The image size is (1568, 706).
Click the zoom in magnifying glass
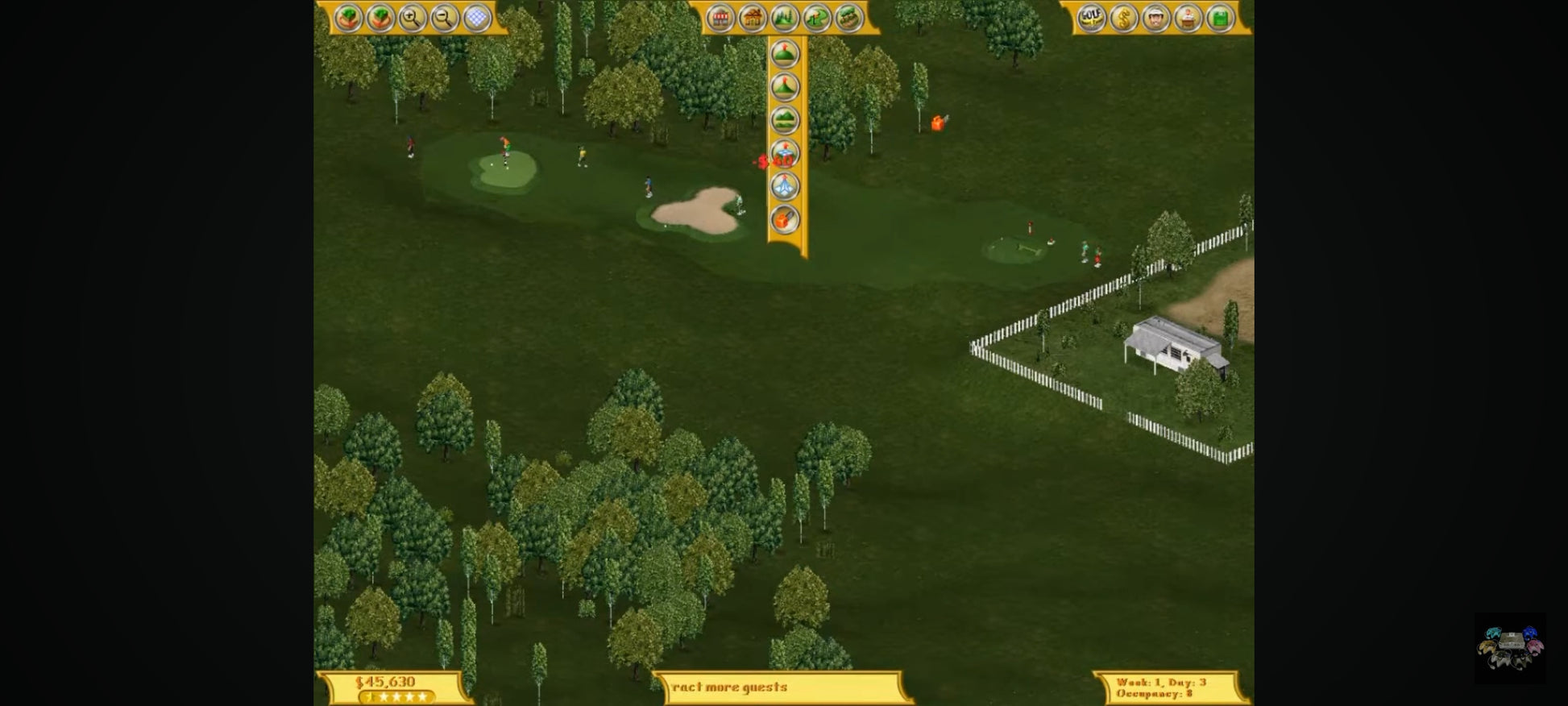point(412,18)
